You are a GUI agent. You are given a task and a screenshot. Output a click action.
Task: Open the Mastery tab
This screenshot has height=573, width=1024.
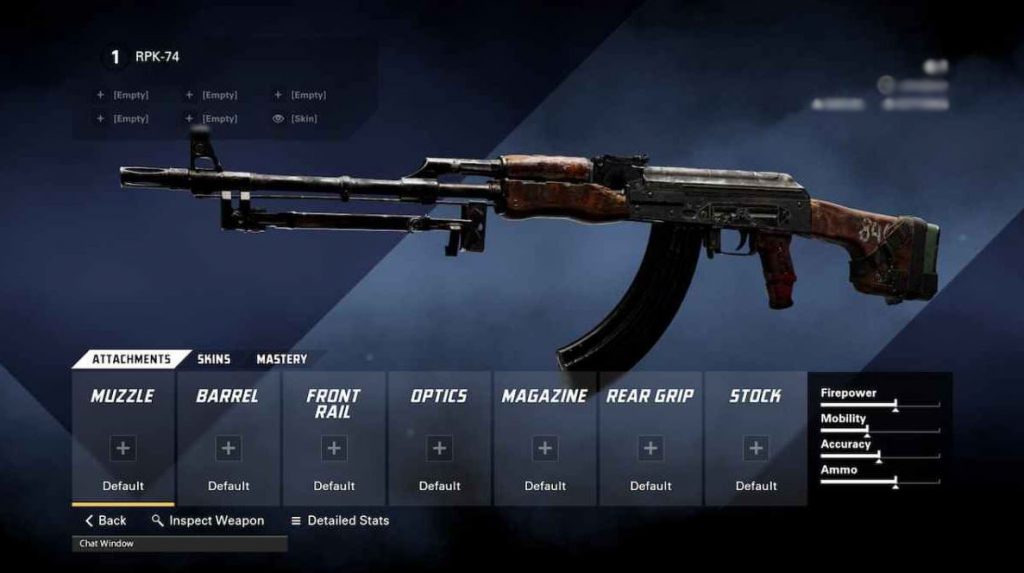point(281,359)
